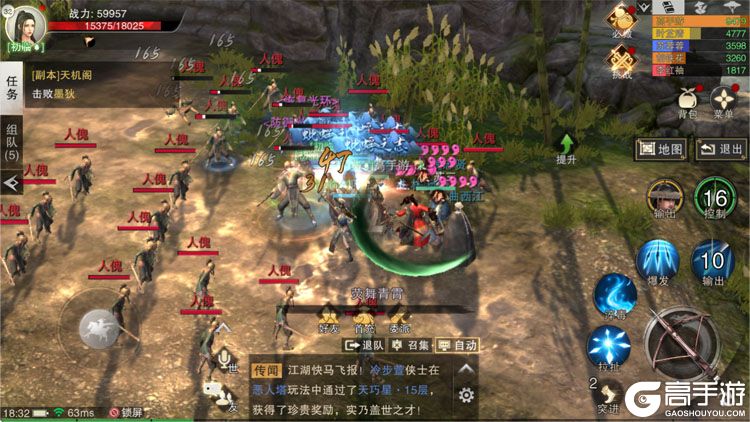Screen dimensions: 750x422
Task: Toggle 自动 auto-combat
Action: 457,344
